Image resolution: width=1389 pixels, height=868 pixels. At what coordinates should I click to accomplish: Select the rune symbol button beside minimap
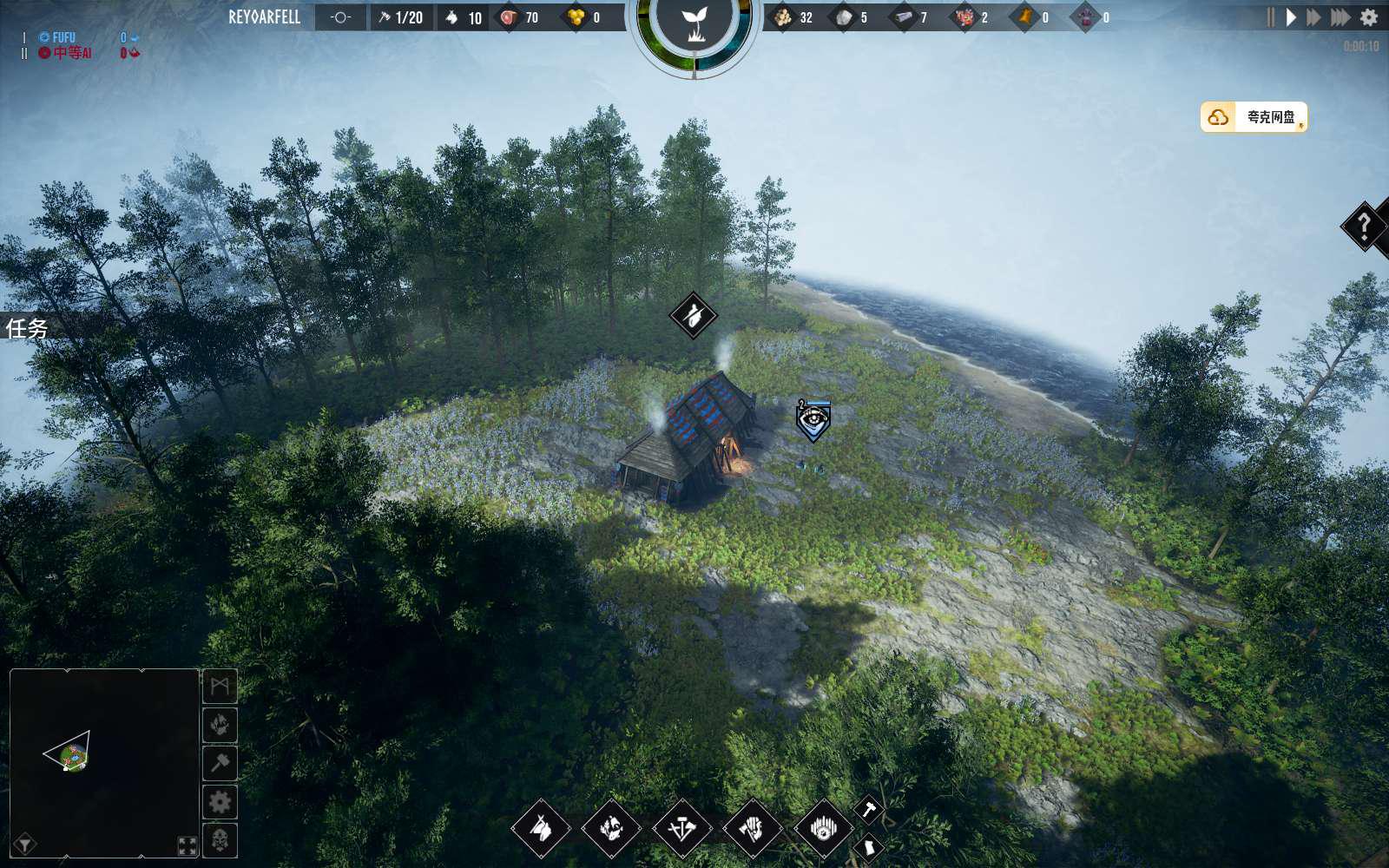point(220,687)
